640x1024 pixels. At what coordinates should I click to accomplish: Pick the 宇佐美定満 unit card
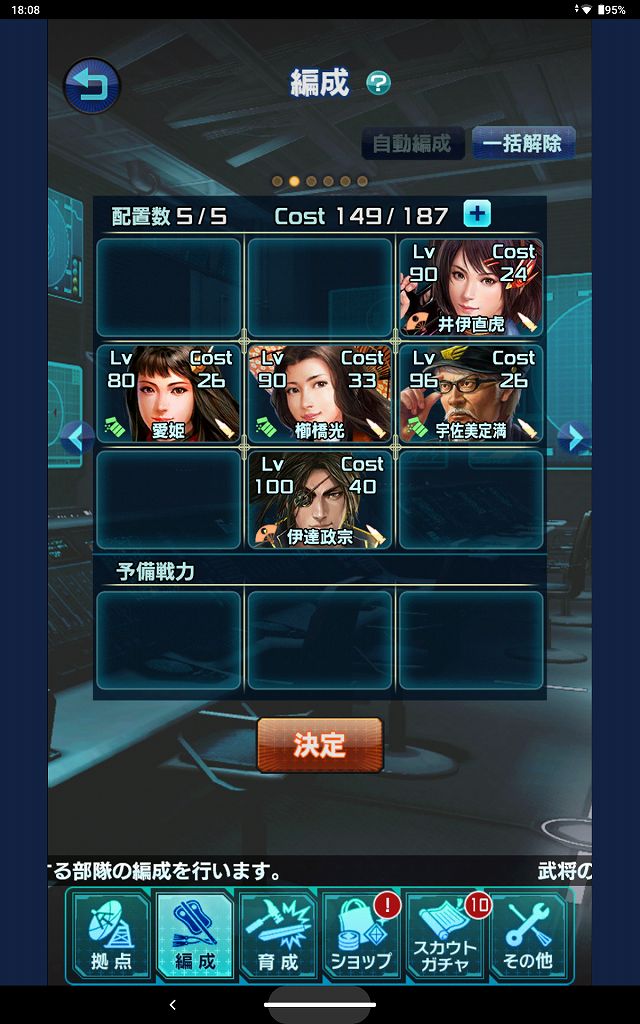(471, 393)
